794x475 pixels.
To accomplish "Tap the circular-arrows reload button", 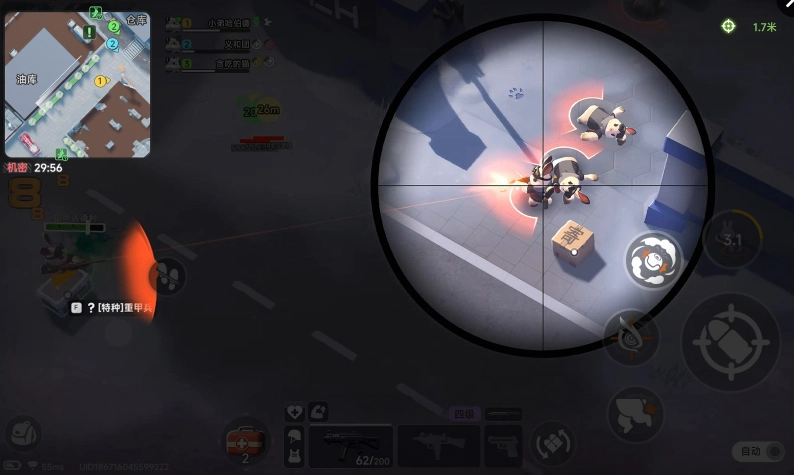I will 551,441.
